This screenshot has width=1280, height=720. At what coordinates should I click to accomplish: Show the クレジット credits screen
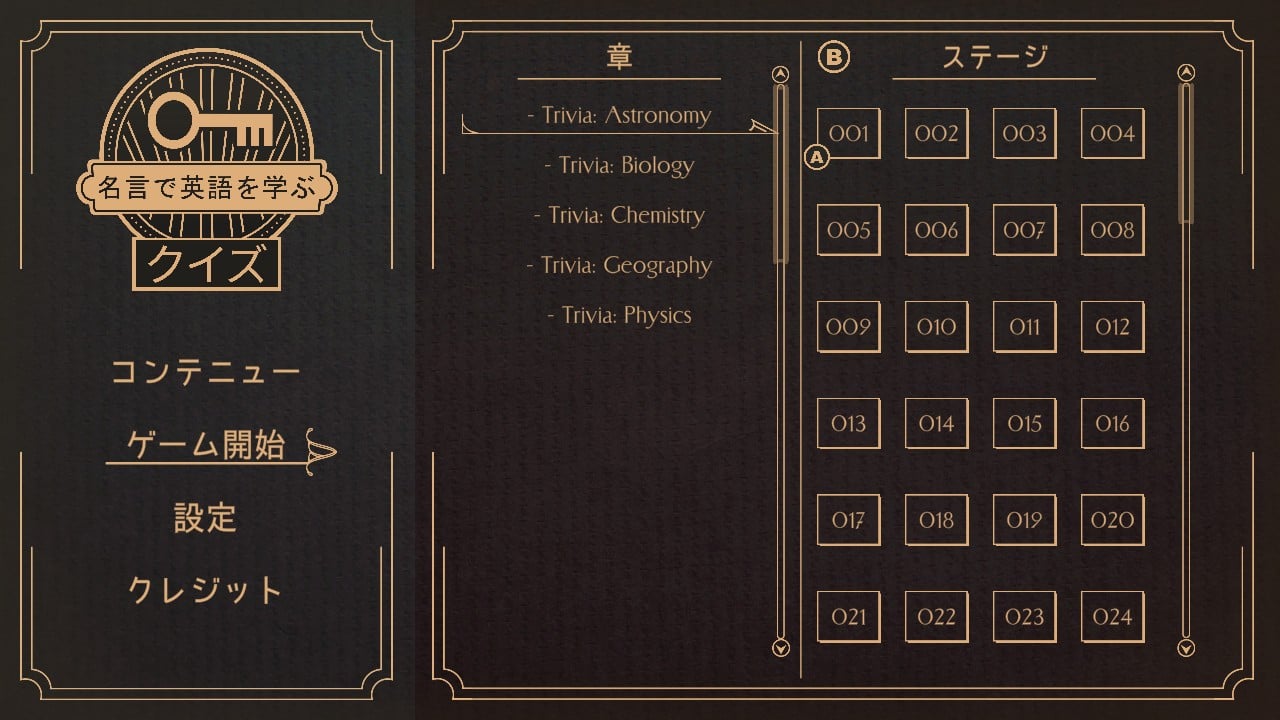coord(205,590)
